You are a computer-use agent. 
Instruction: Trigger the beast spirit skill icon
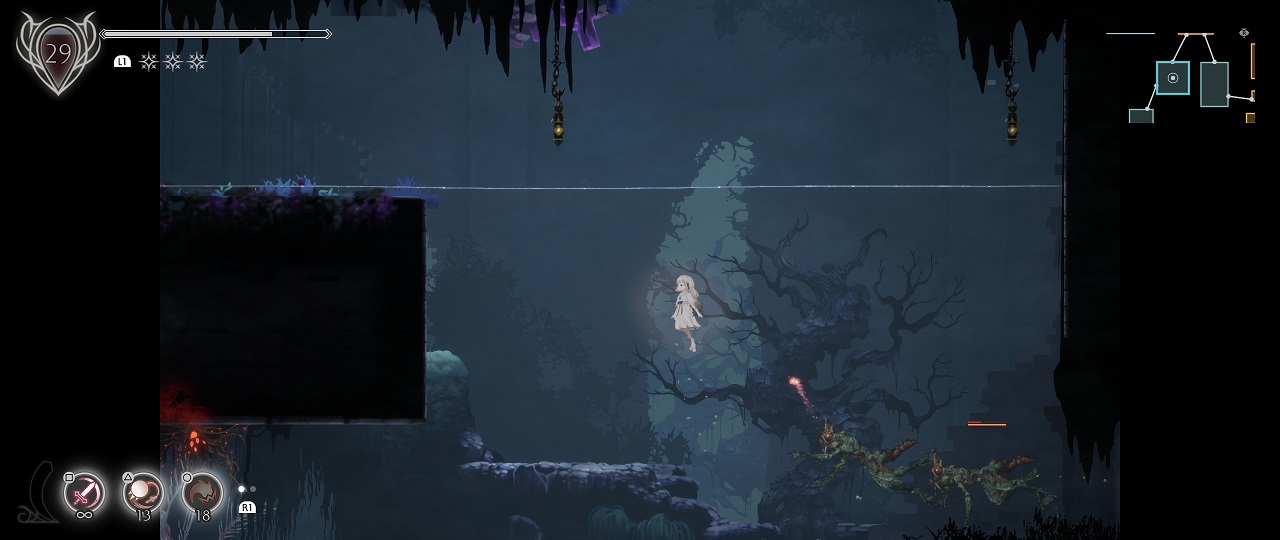(203, 492)
